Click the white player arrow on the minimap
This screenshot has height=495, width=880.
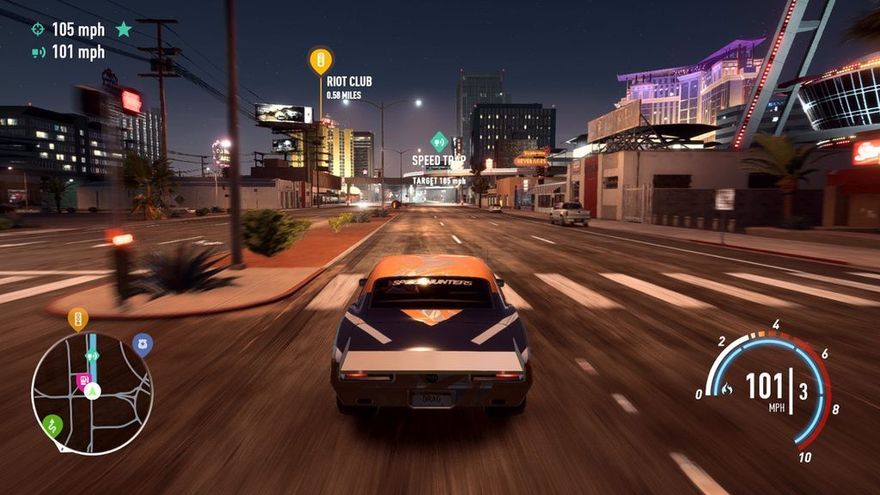point(93,390)
